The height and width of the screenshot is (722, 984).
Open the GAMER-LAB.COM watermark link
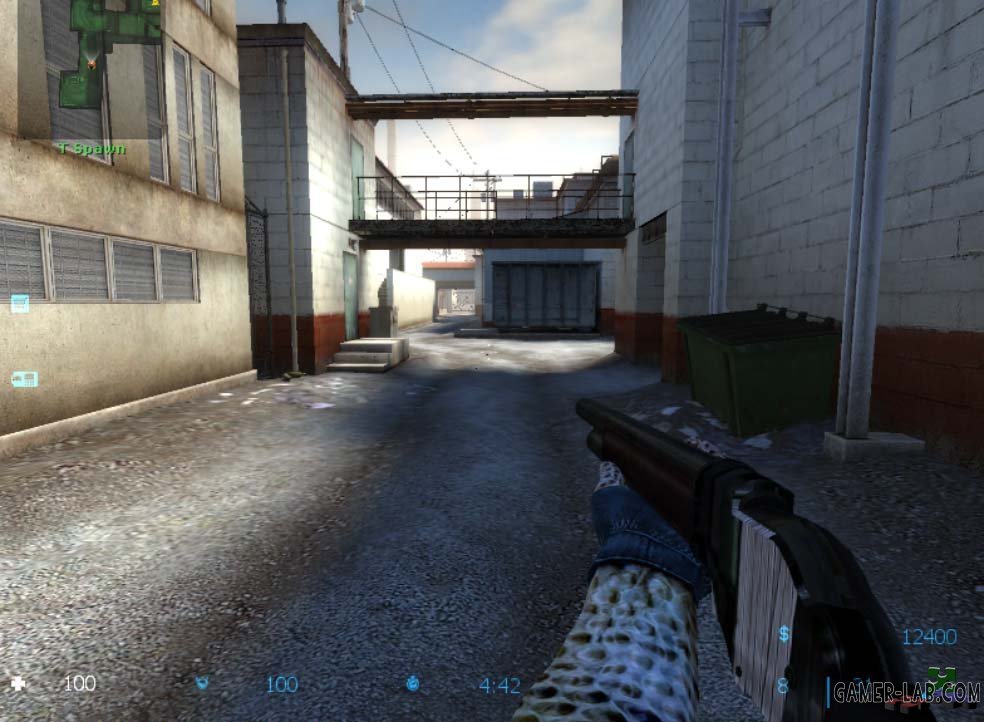coord(906,691)
